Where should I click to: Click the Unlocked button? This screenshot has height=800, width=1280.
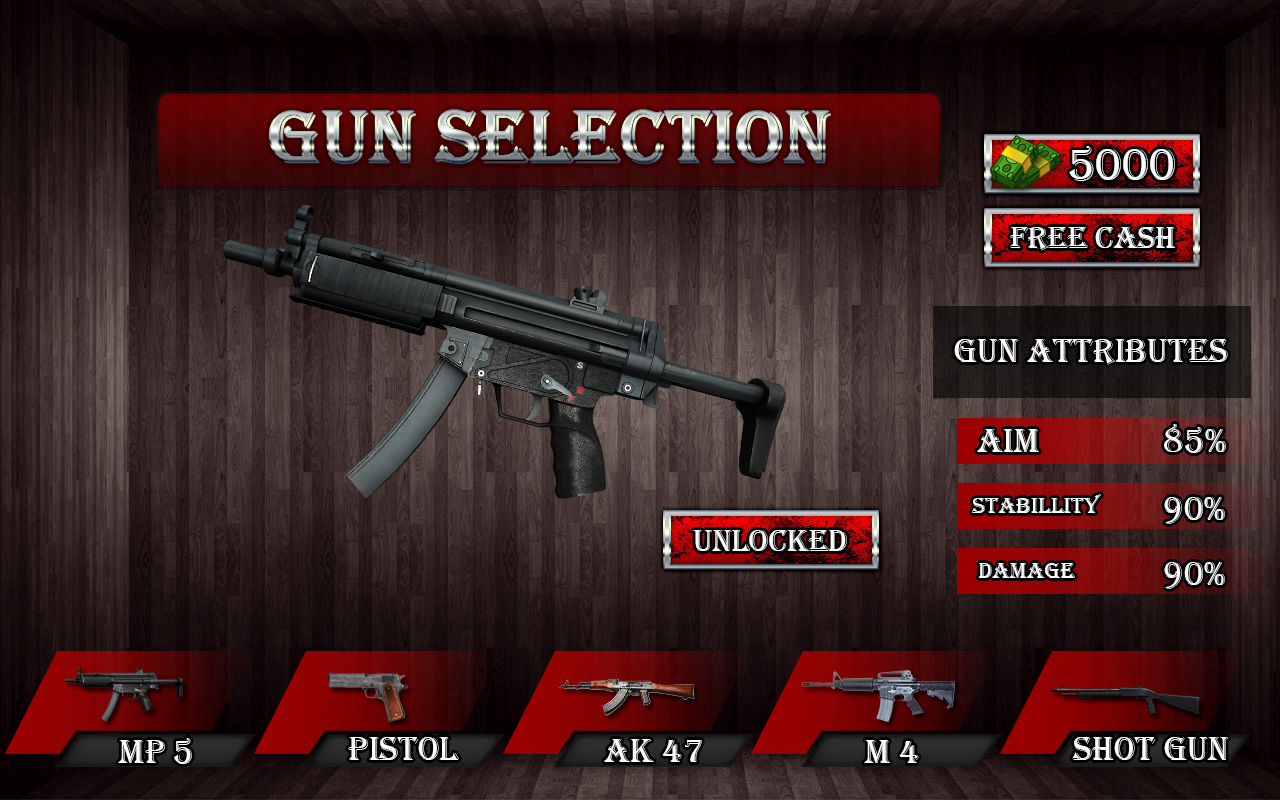[770, 540]
